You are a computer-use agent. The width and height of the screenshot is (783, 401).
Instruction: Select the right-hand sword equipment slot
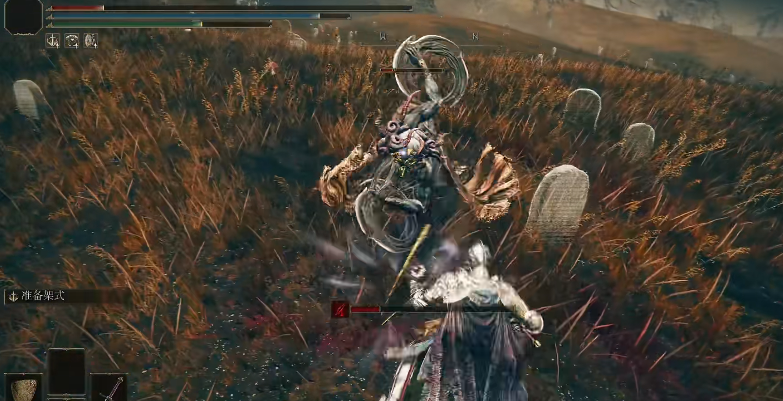tap(109, 388)
